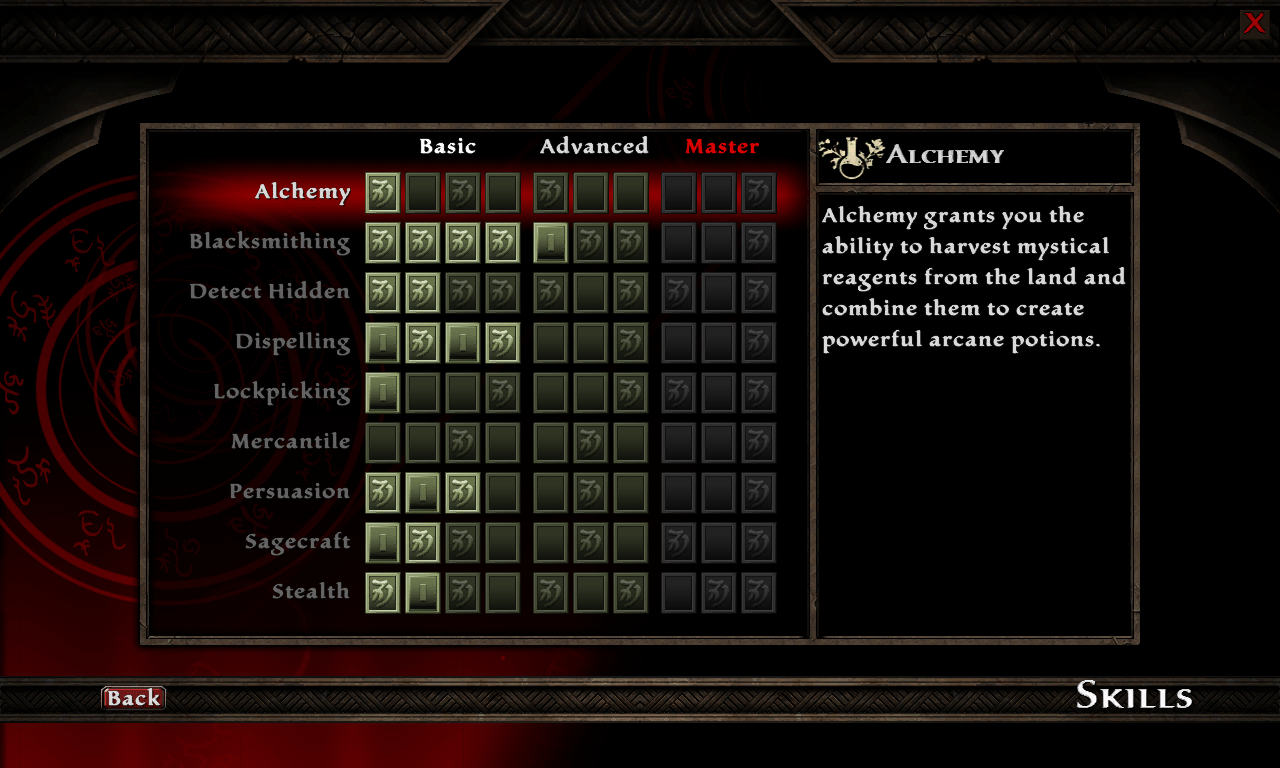Screen dimensions: 1280x768
Task: Click the Master column header
Action: (722, 146)
